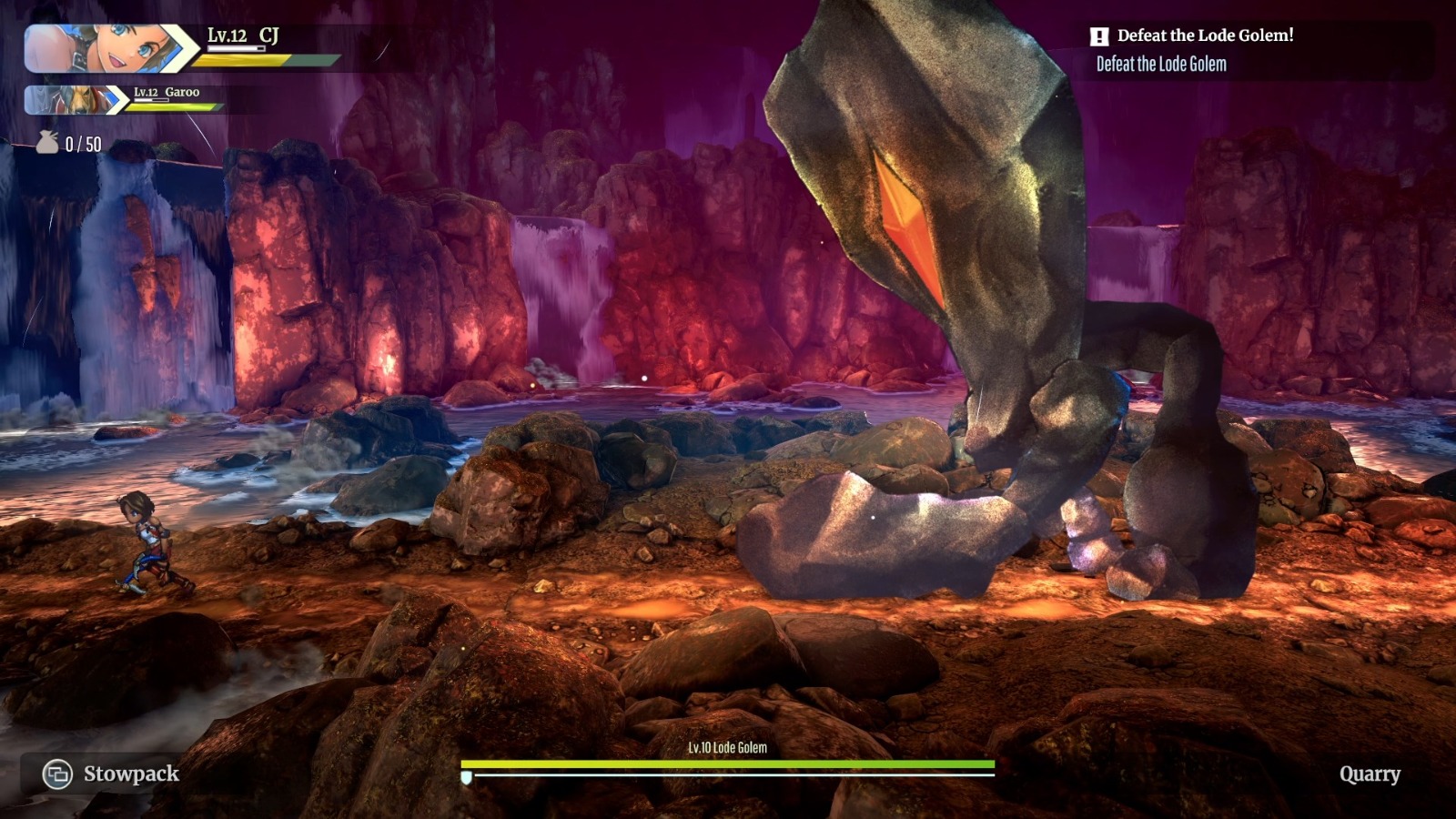
Task: Click the Stowpack bag icon
Action: (58, 774)
